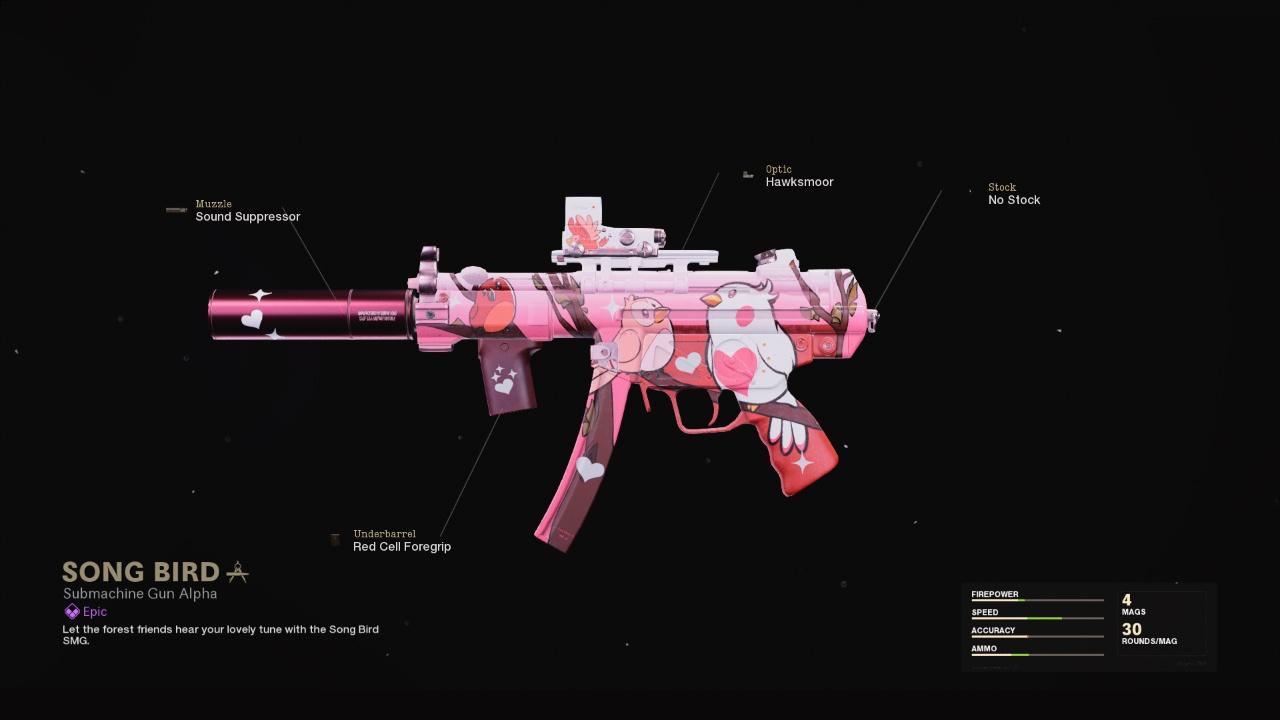Select the Red Cell Foregrip underbarrel

click(x=401, y=546)
